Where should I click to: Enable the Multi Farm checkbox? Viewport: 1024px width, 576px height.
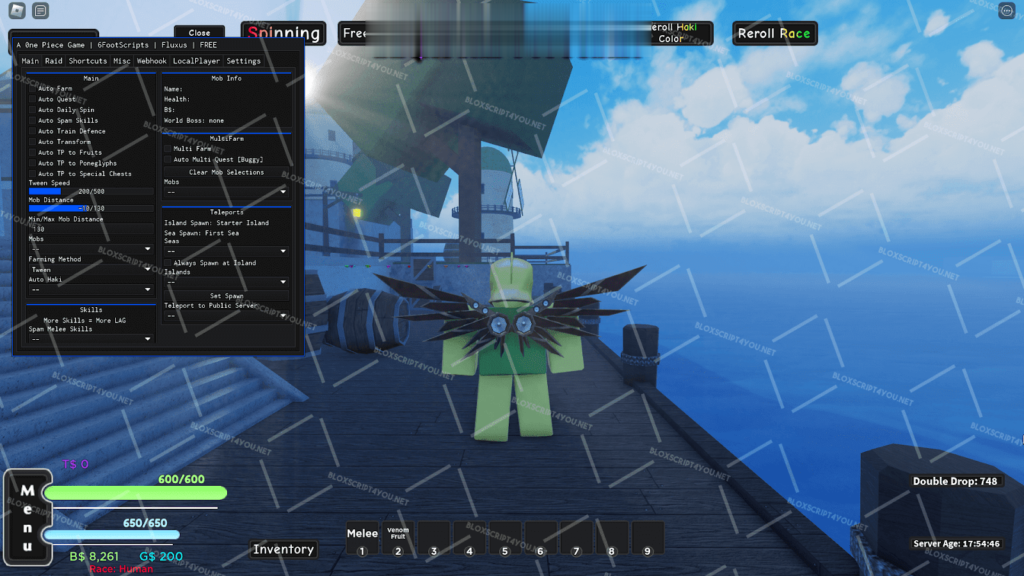point(168,148)
